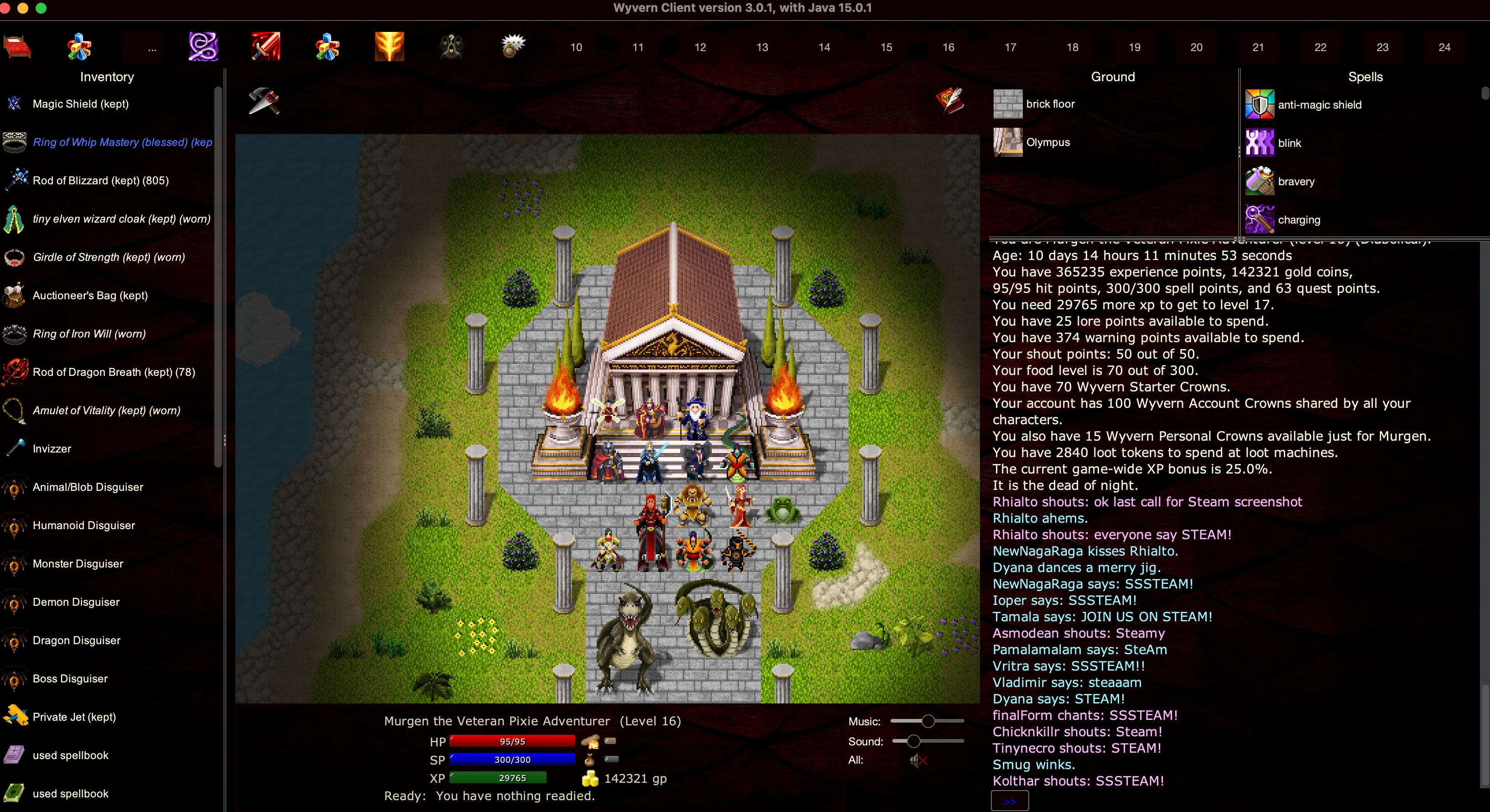Use the red sword hotbar ability
The width and height of the screenshot is (1490, 812).
click(x=266, y=47)
